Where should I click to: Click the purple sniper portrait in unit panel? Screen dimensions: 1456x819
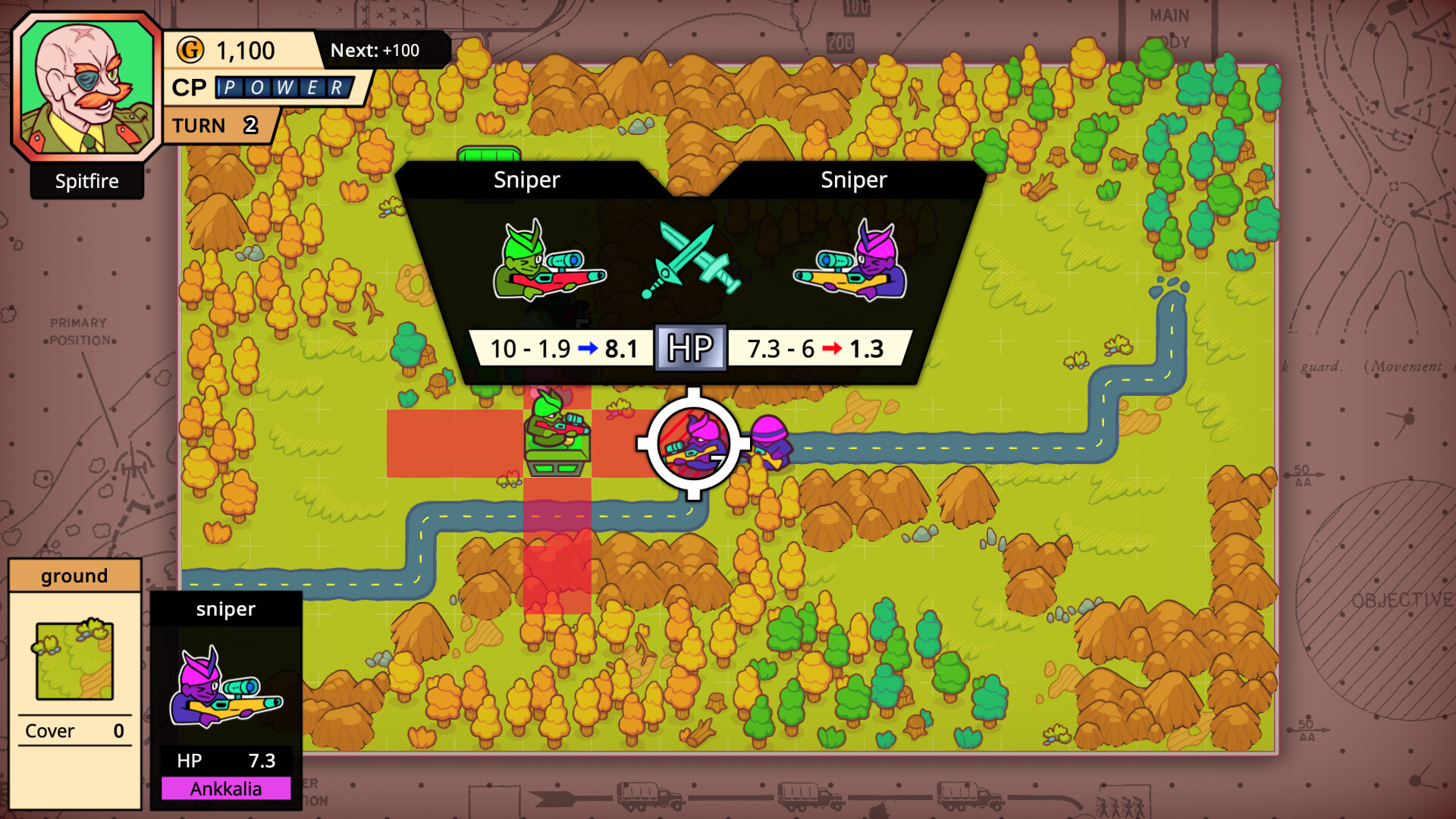click(x=224, y=686)
